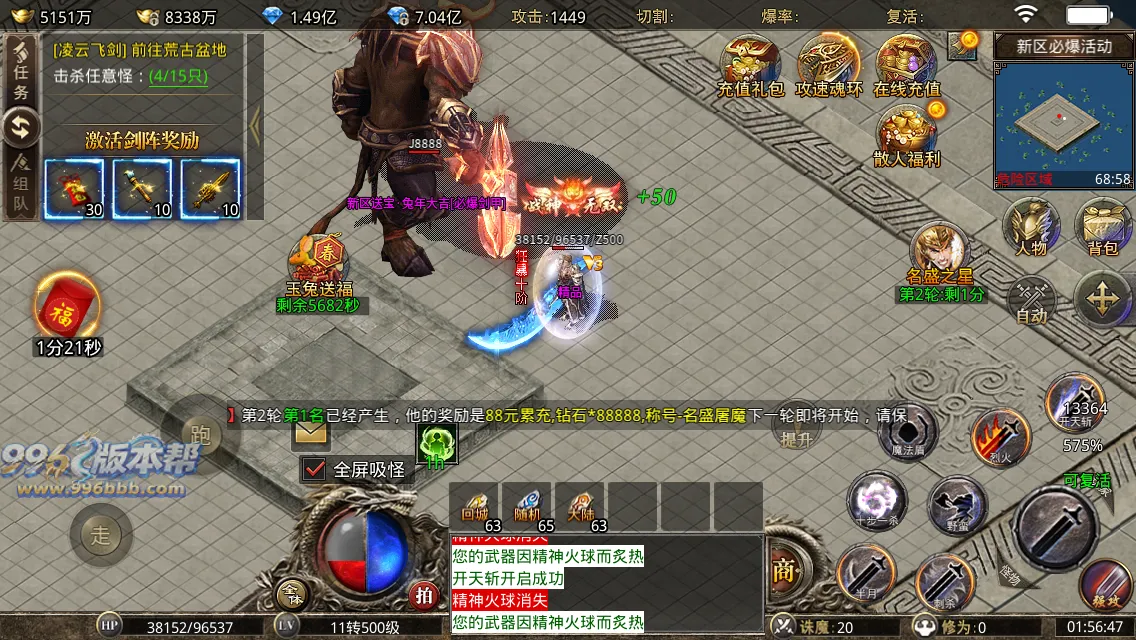Activate the 魔法盾 magic shield skill
Viewport: 1136px width, 640px height.
(907, 434)
